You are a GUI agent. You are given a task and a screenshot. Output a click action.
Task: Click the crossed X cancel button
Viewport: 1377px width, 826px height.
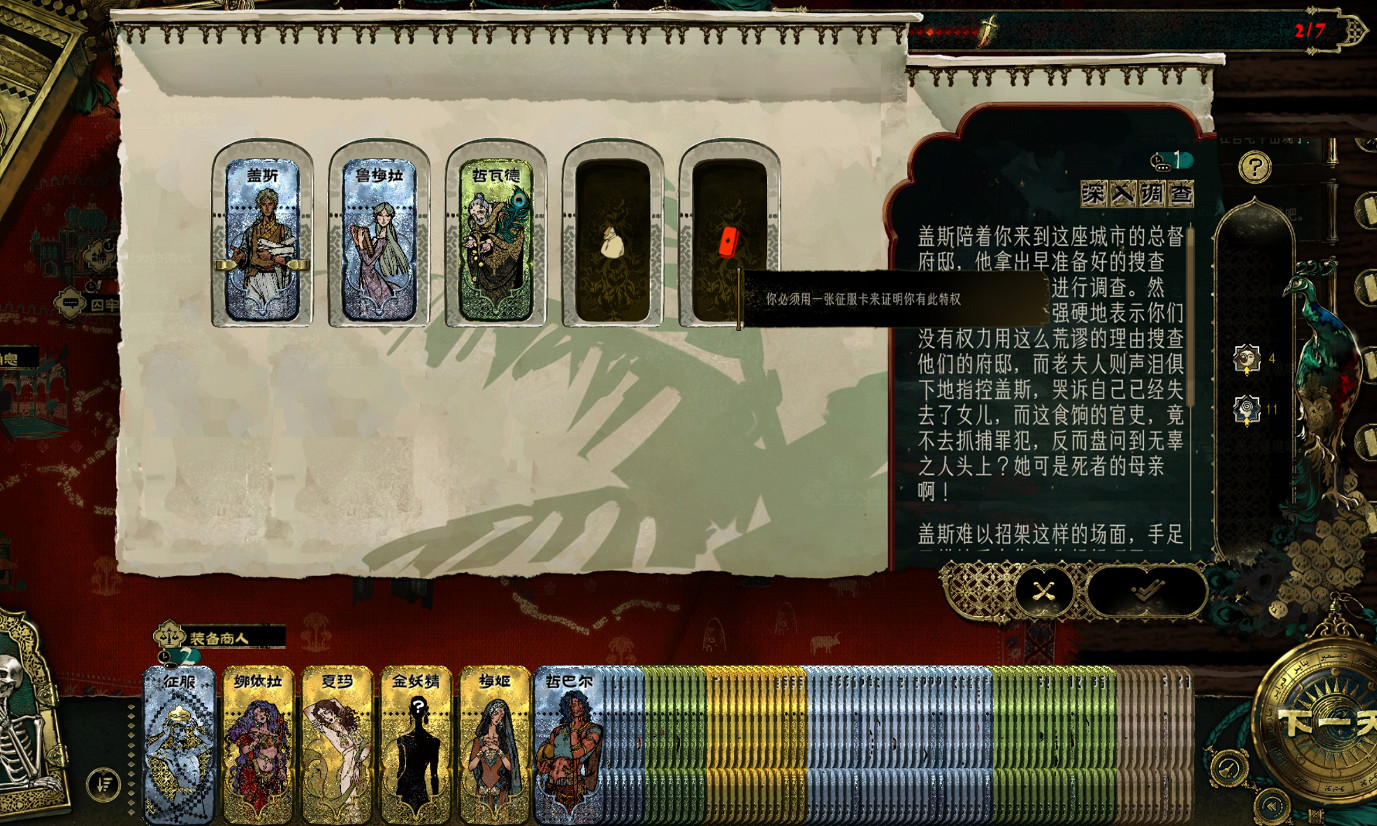click(1043, 591)
